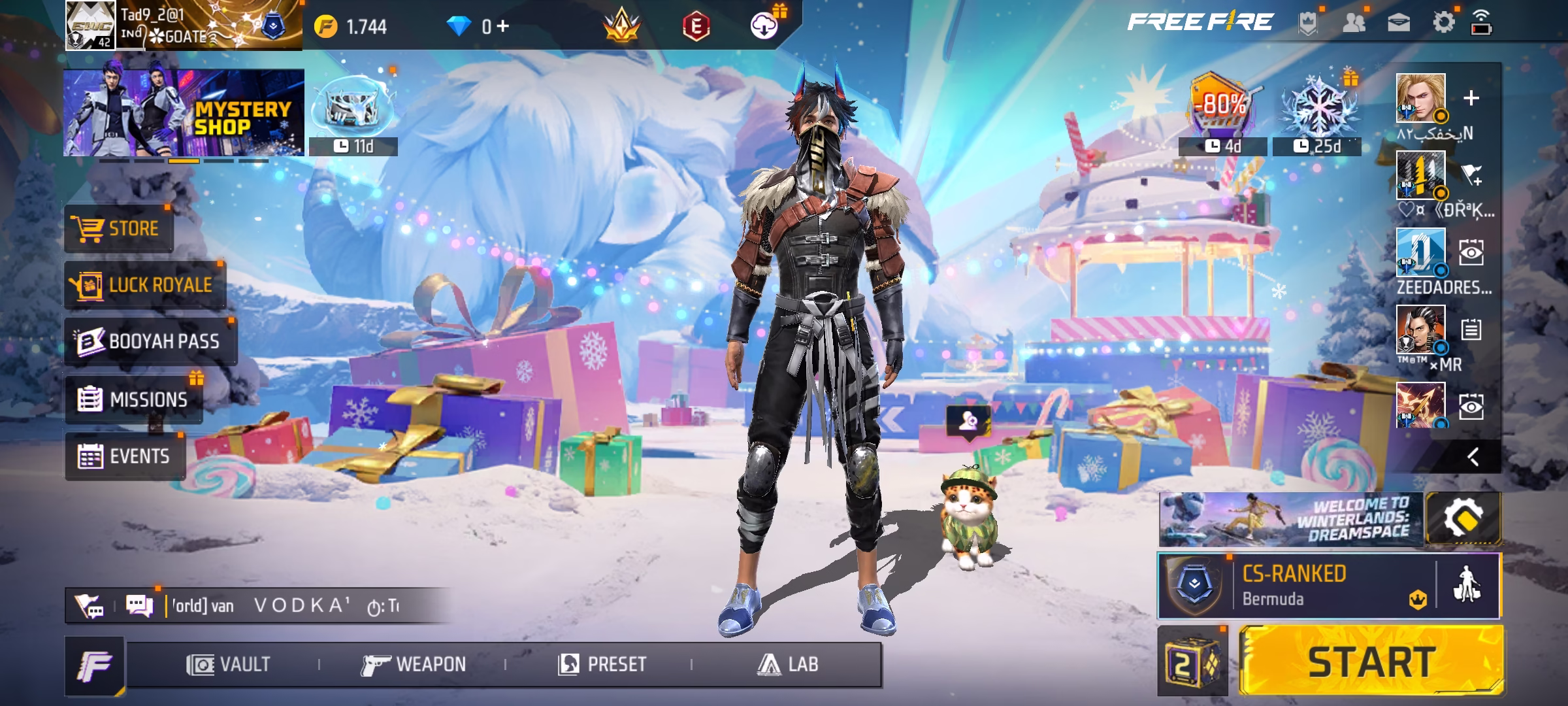1568x706 pixels.
Task: View the Missions list
Action: (x=133, y=399)
